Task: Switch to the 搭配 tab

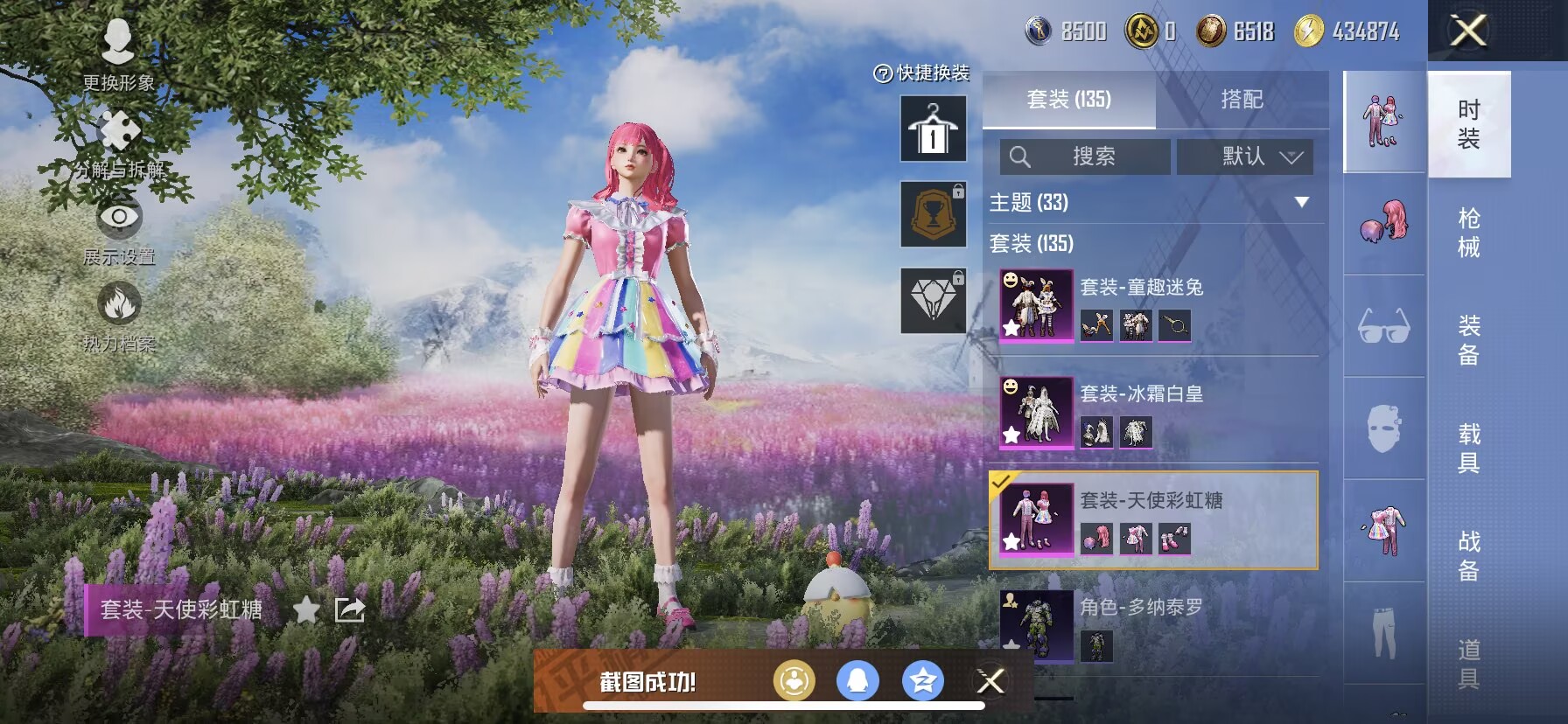Action: (1242, 100)
